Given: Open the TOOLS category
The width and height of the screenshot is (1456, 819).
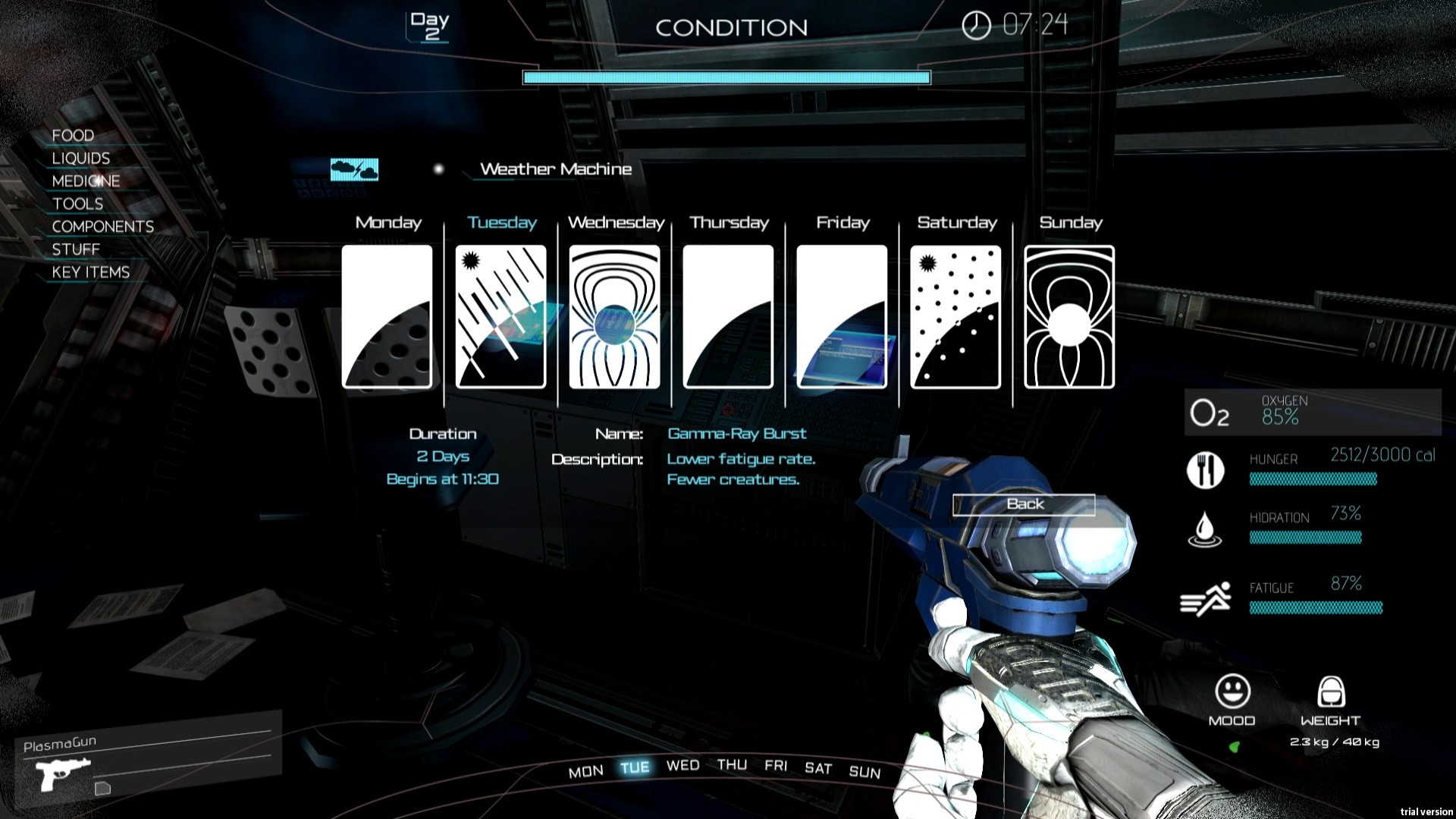Looking at the screenshot, I should pos(77,204).
